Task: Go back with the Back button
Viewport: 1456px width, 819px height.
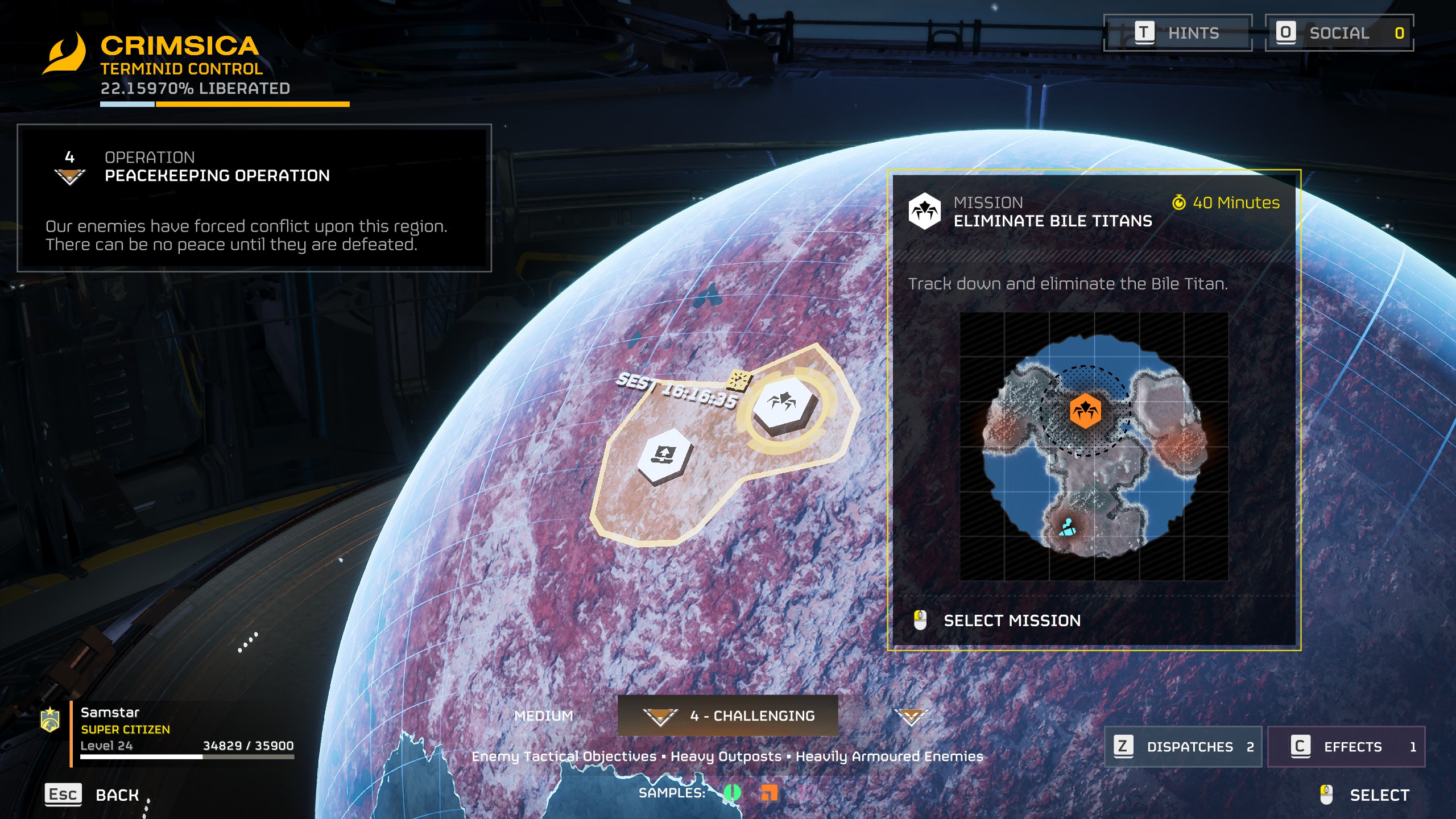Action: click(x=92, y=795)
